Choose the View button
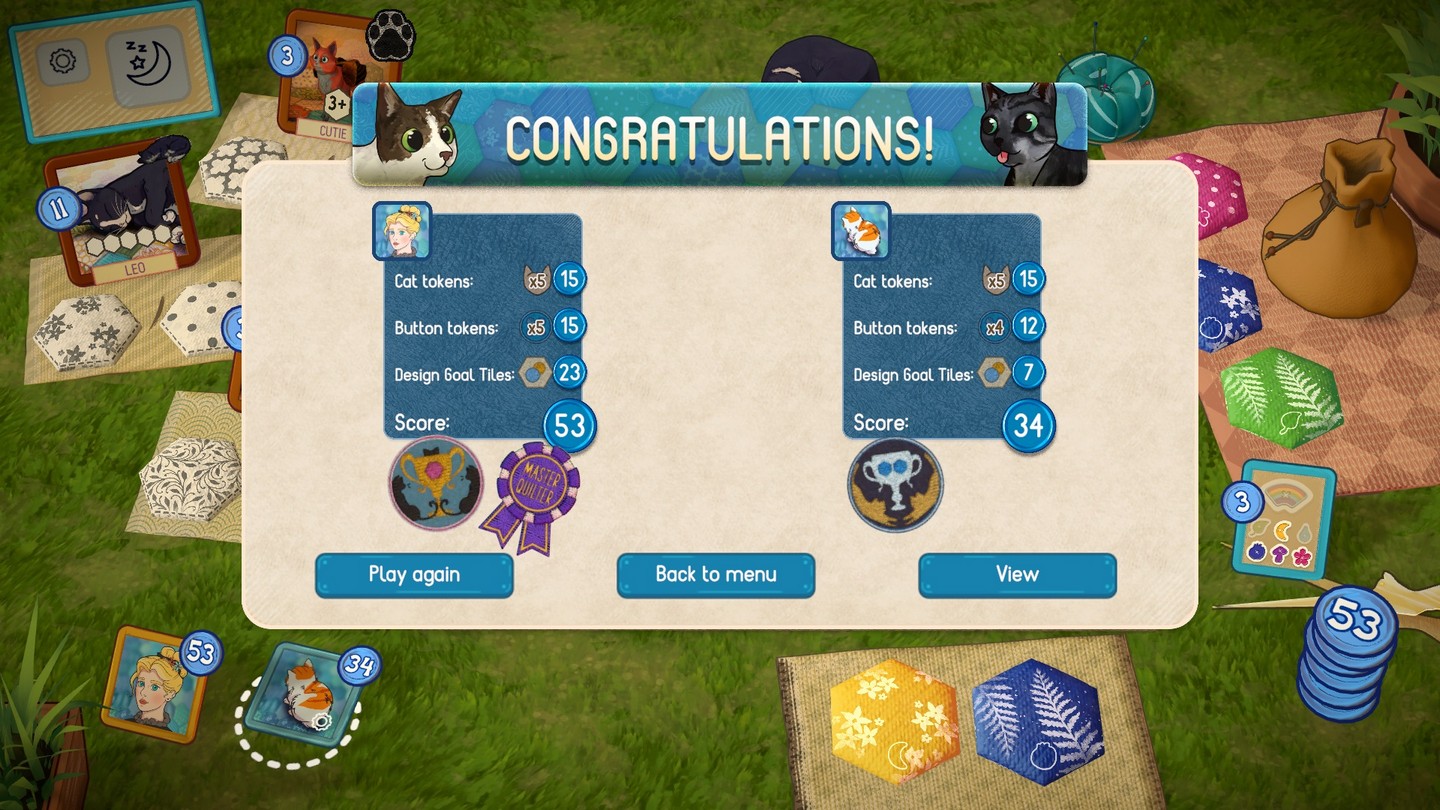Screen dimensions: 1440x810 coord(1017,575)
